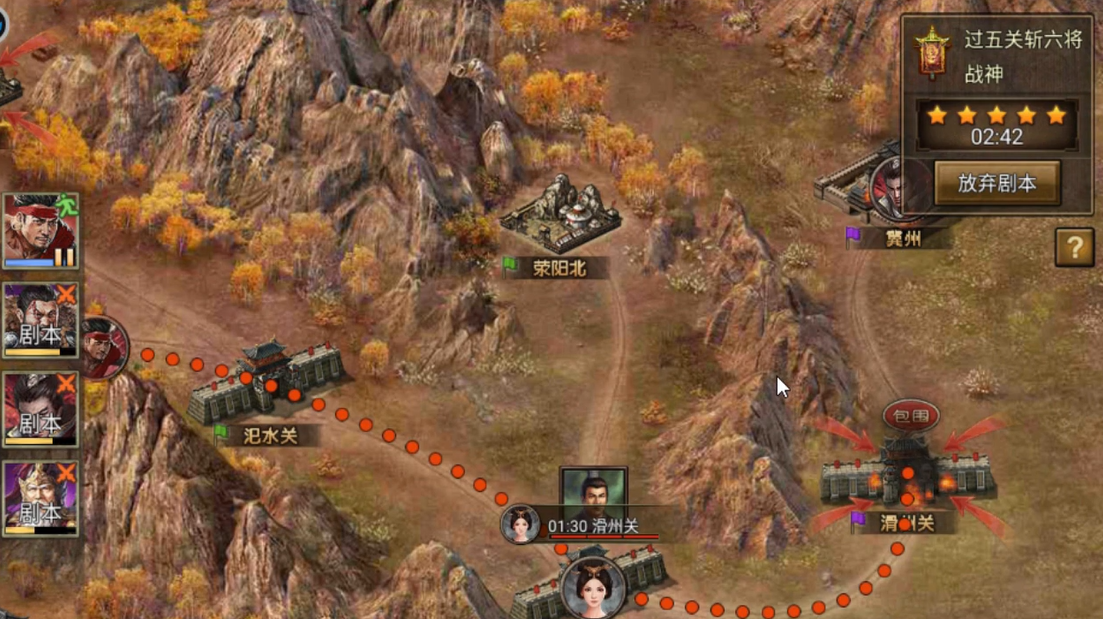This screenshot has width=1103, height=619.
Task: Choose the gold-crowned white-bearded 剧本 hero portrait
Action: point(41,498)
